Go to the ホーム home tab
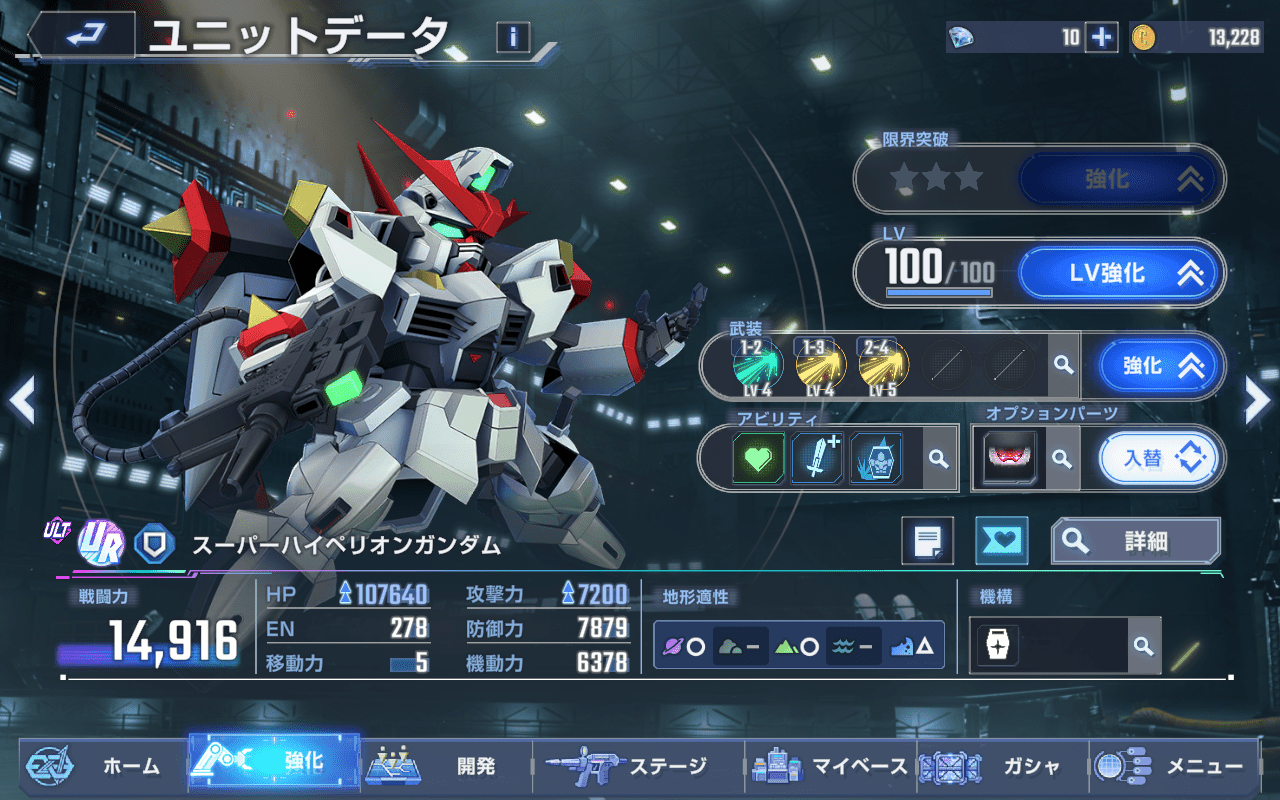The height and width of the screenshot is (800, 1280). click(x=100, y=767)
